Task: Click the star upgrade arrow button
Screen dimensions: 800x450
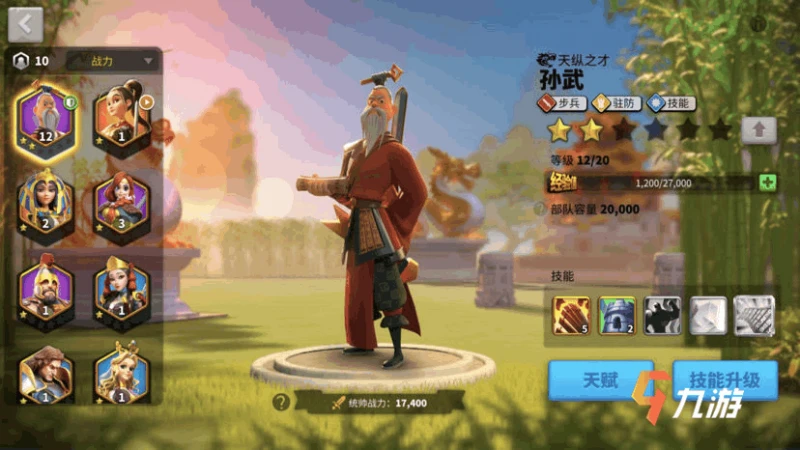Action: pyautogui.click(x=759, y=129)
